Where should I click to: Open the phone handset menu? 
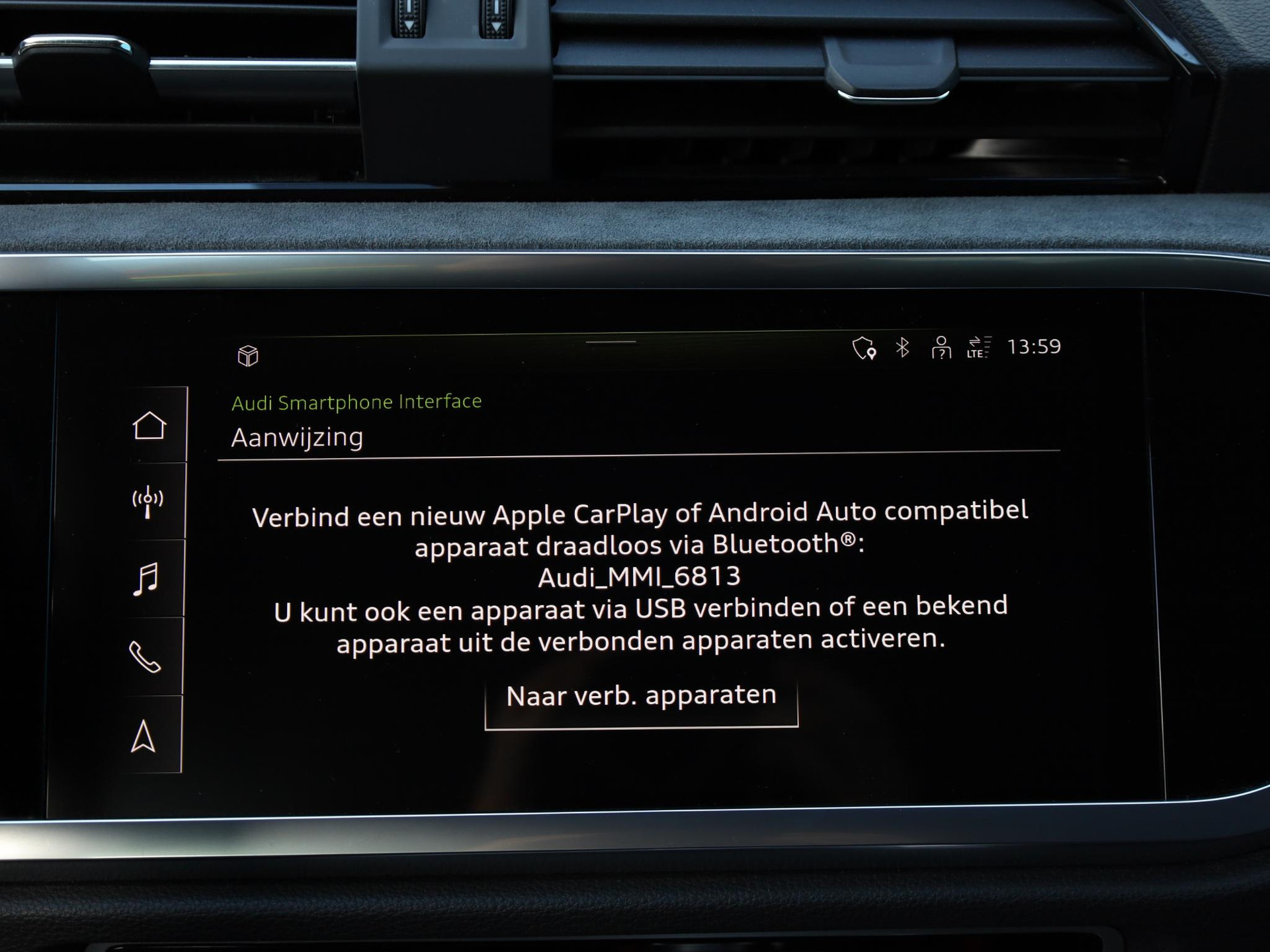pos(145,657)
